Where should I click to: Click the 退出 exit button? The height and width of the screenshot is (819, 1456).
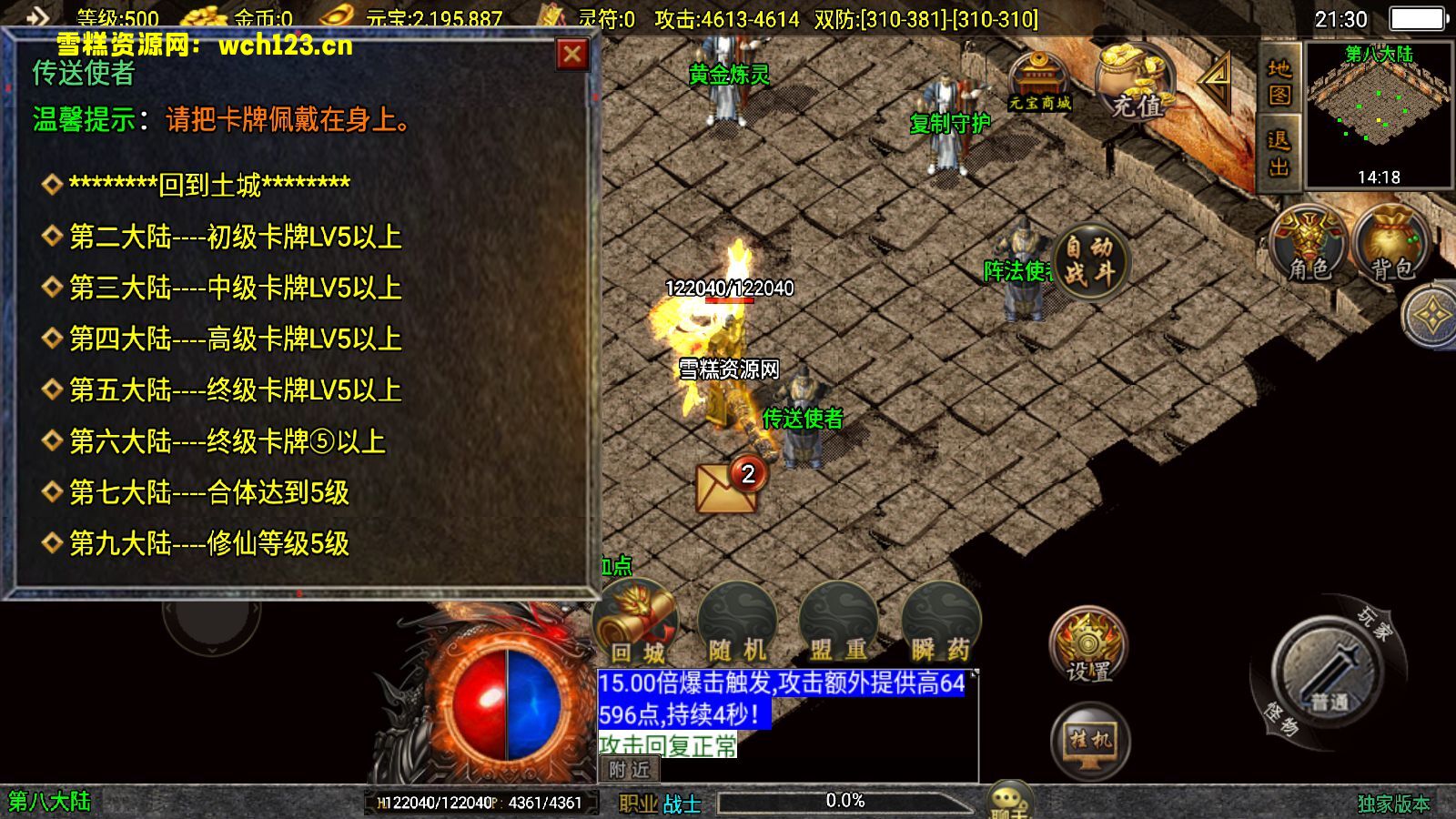coord(1279,153)
